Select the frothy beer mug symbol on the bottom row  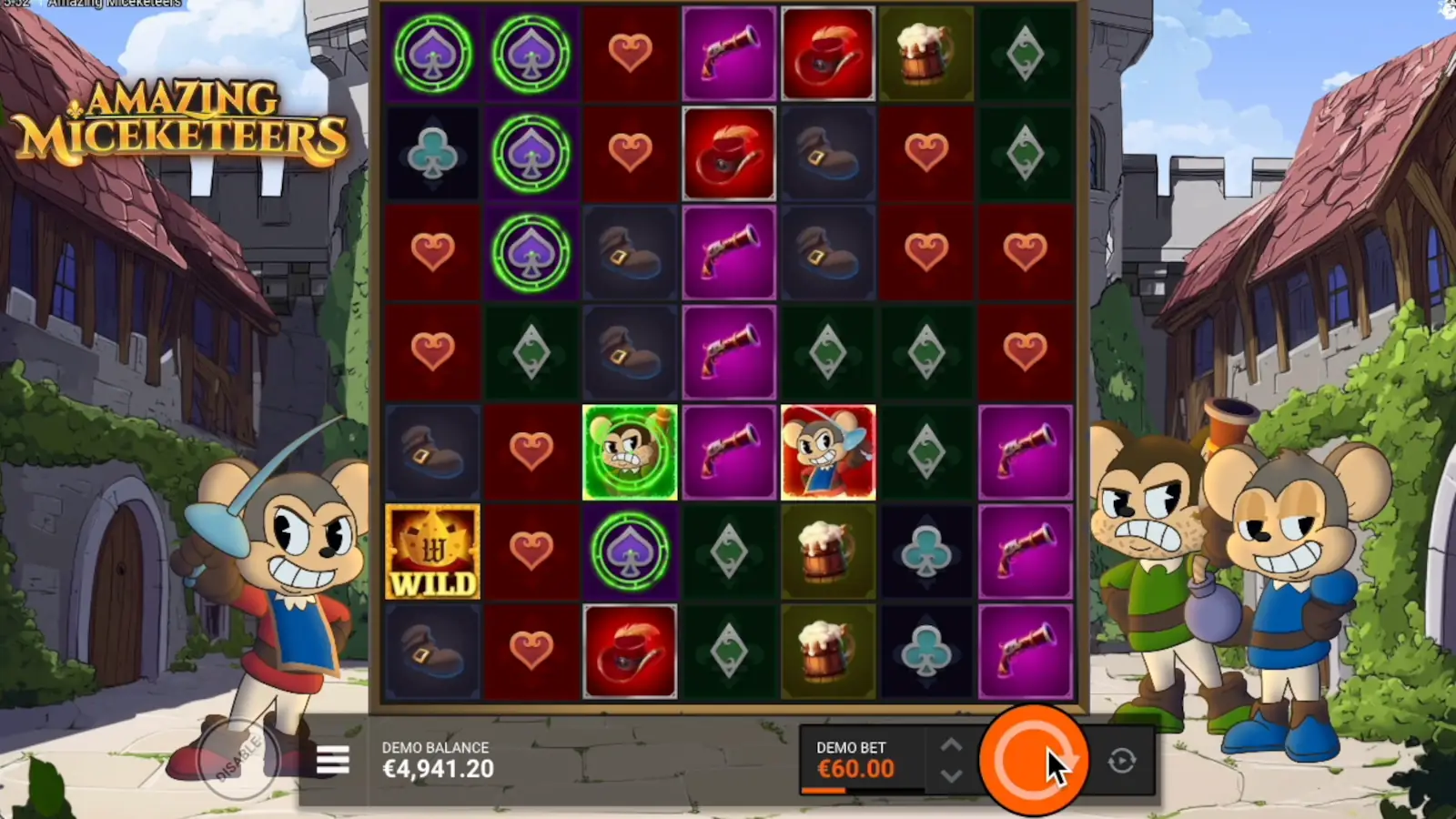[827, 652]
